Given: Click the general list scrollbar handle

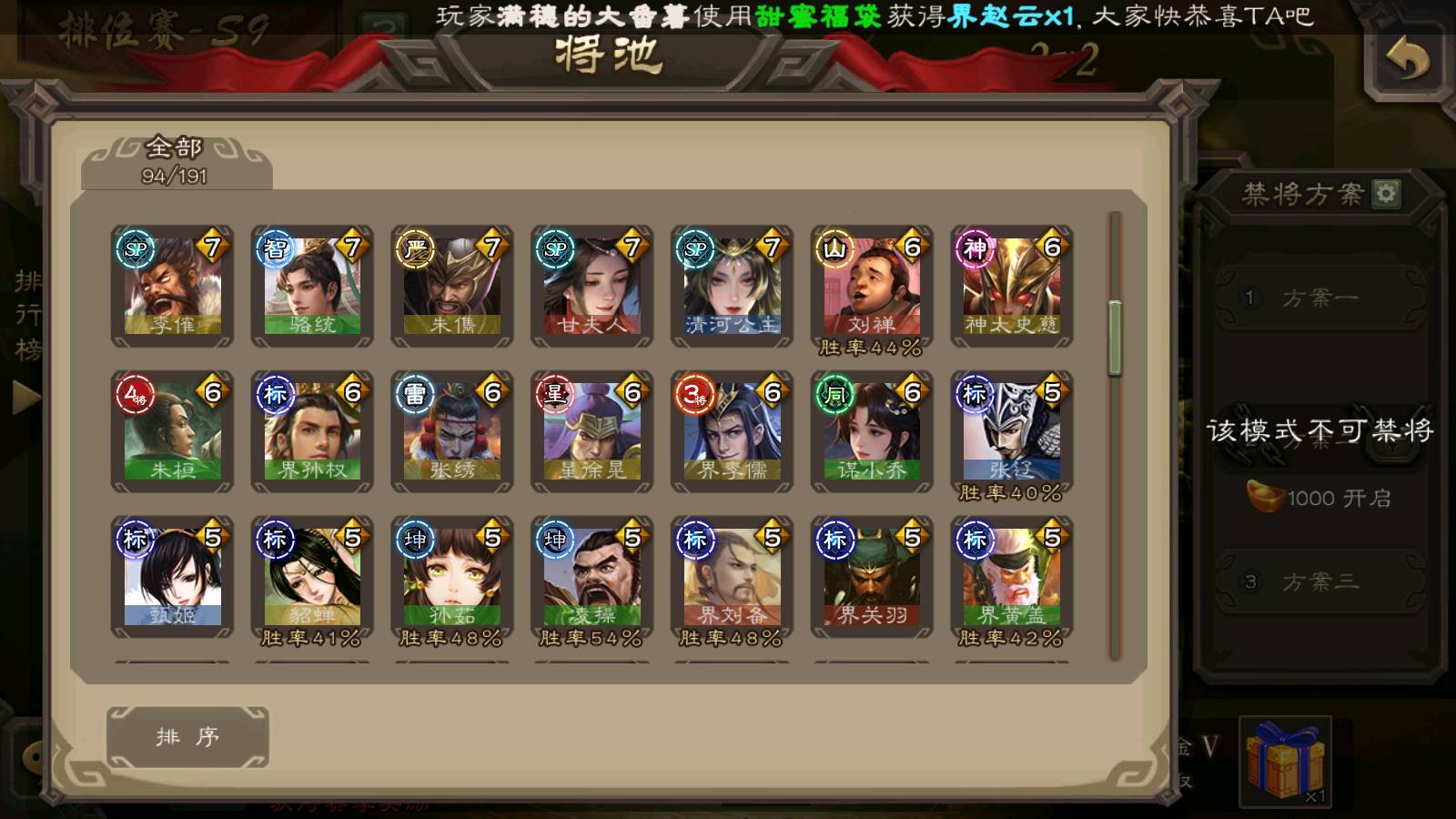Looking at the screenshot, I should (1115, 338).
